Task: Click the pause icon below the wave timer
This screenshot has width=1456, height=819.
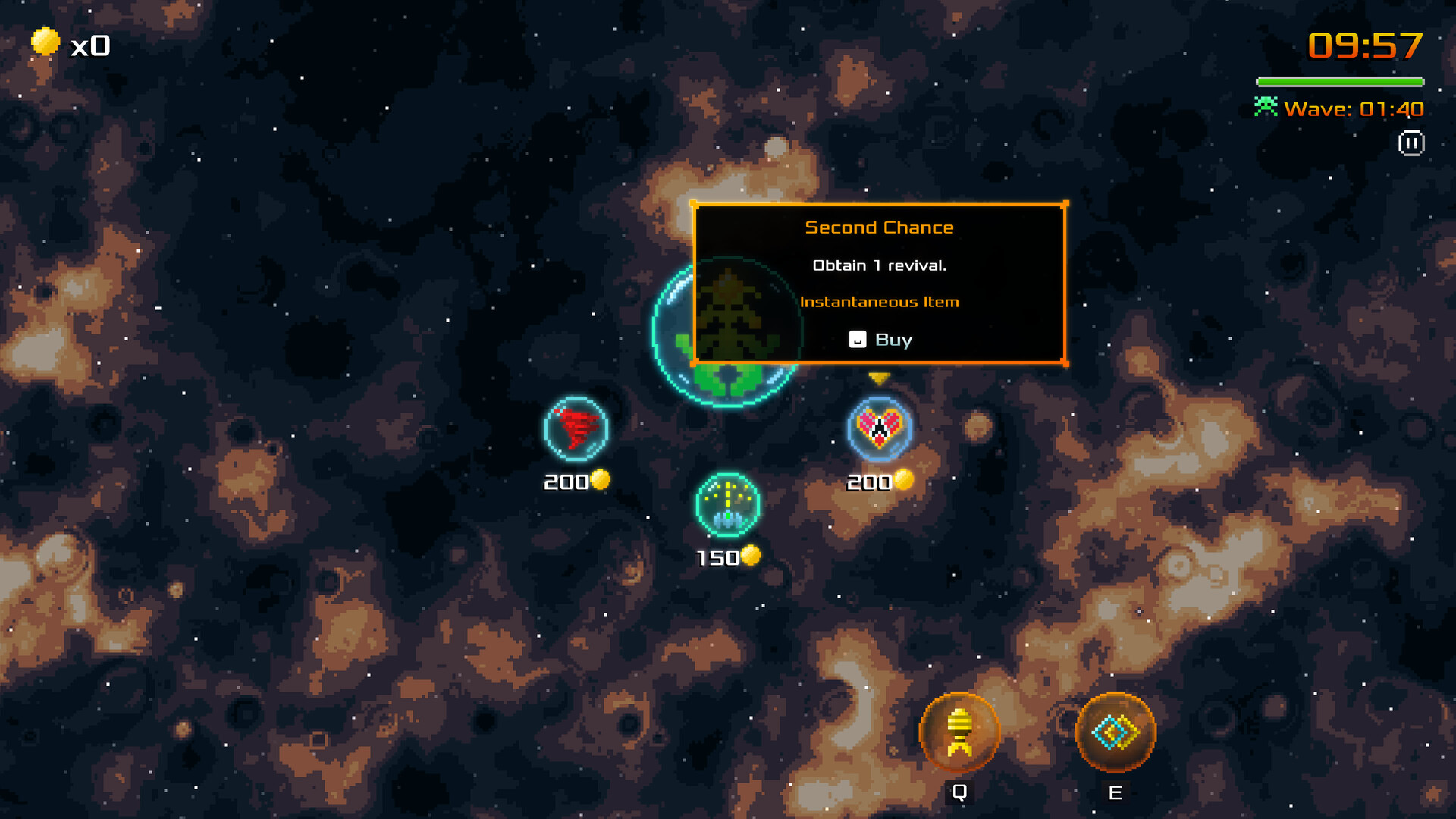Action: pos(1412,143)
